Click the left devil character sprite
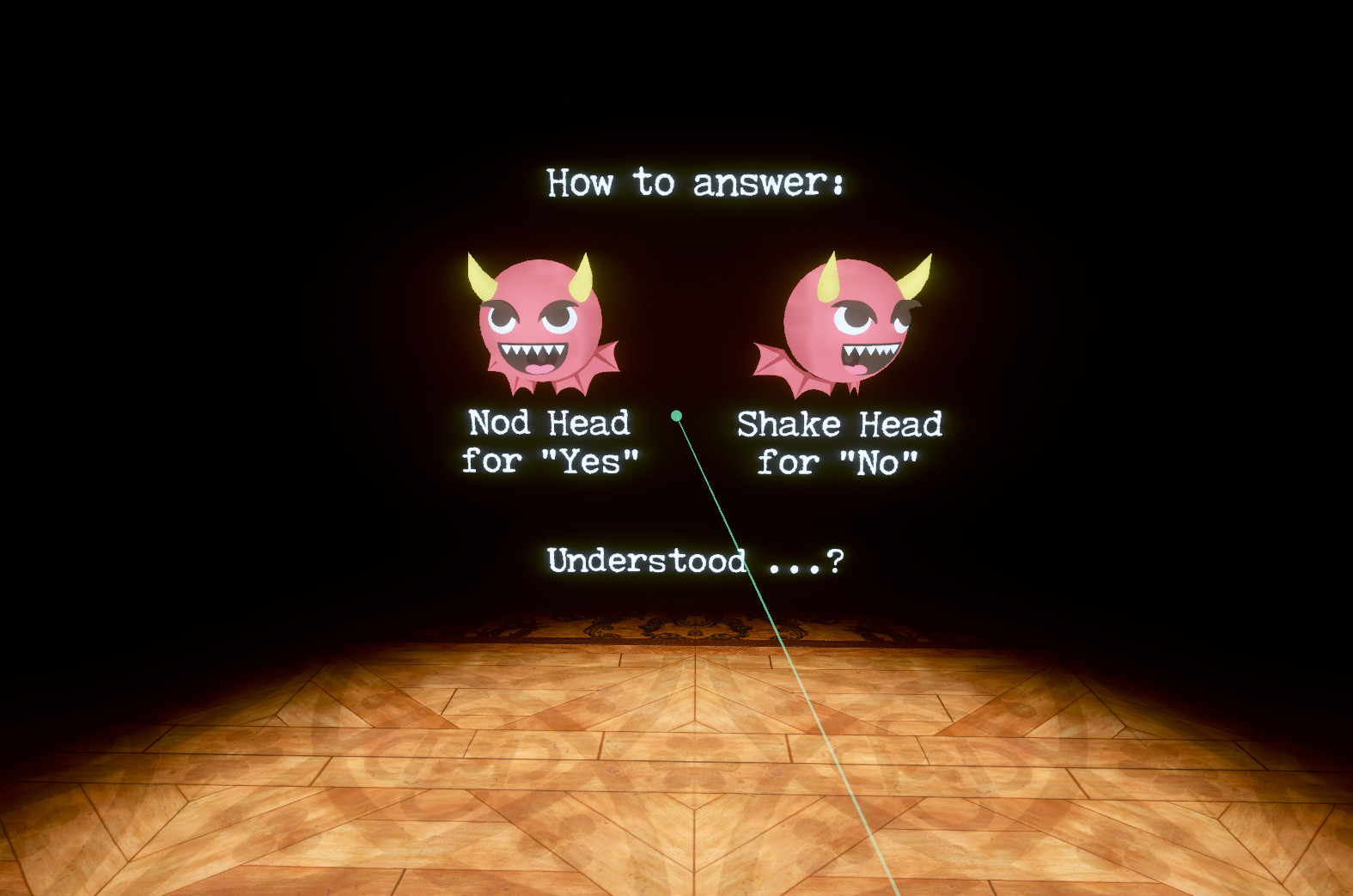The image size is (1353, 896). (x=541, y=322)
